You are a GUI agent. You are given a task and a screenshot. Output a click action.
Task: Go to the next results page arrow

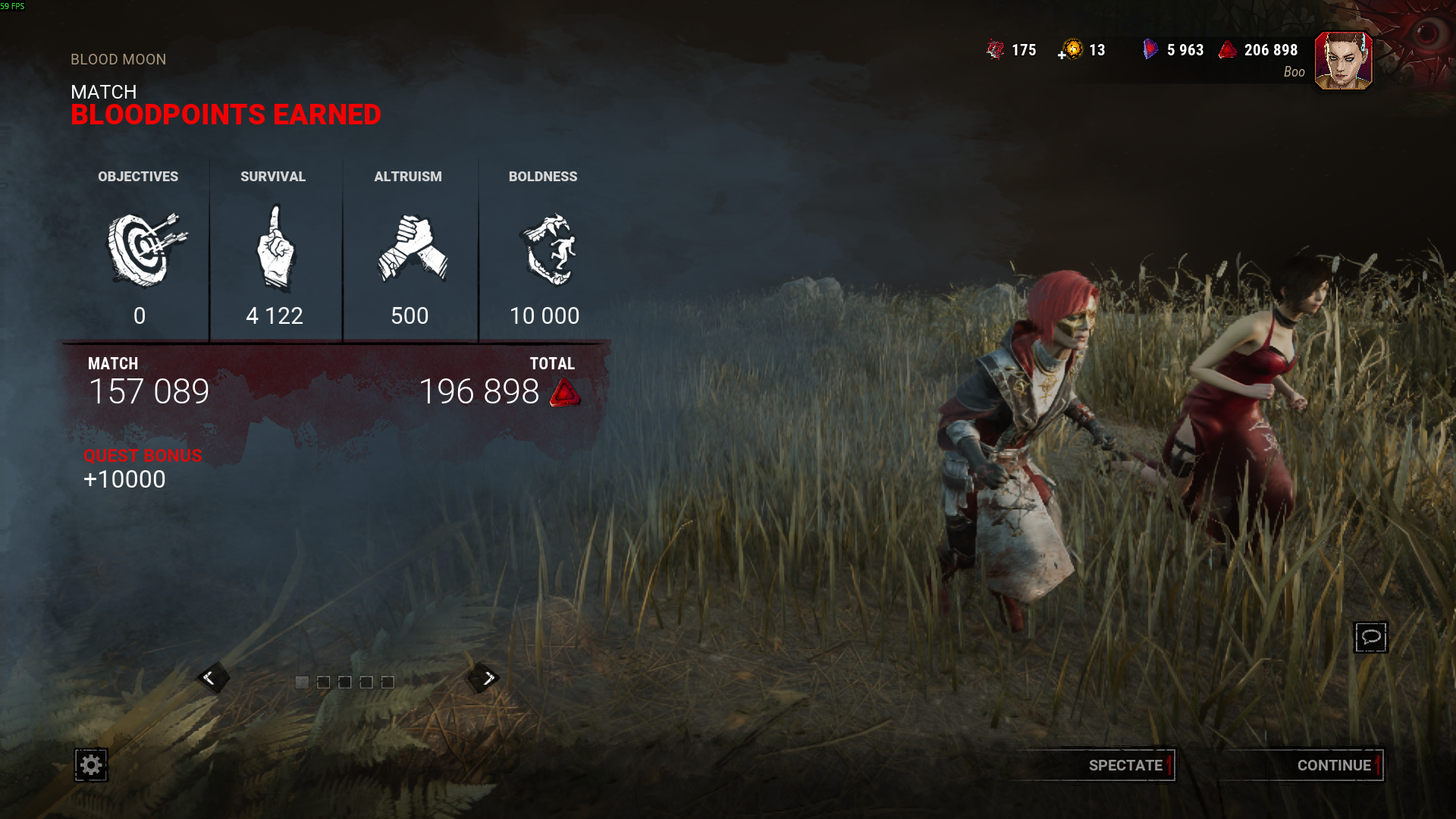click(487, 678)
